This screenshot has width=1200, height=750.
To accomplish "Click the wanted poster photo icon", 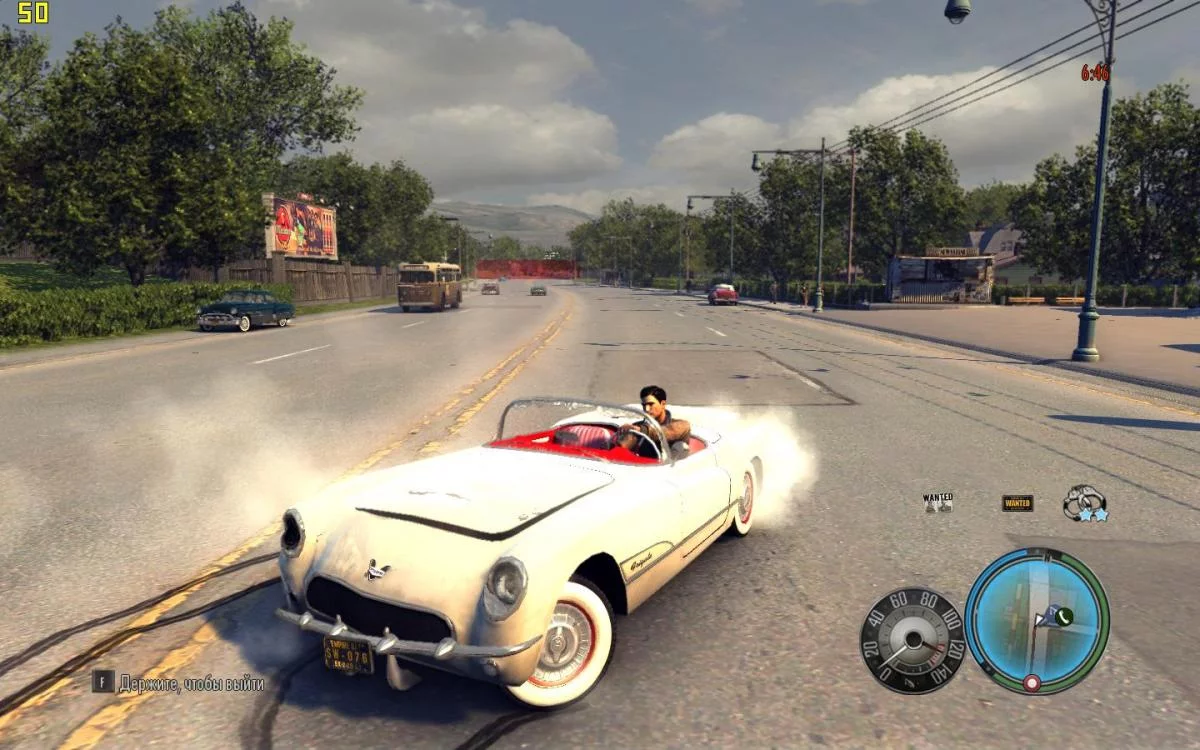I will click(x=938, y=502).
